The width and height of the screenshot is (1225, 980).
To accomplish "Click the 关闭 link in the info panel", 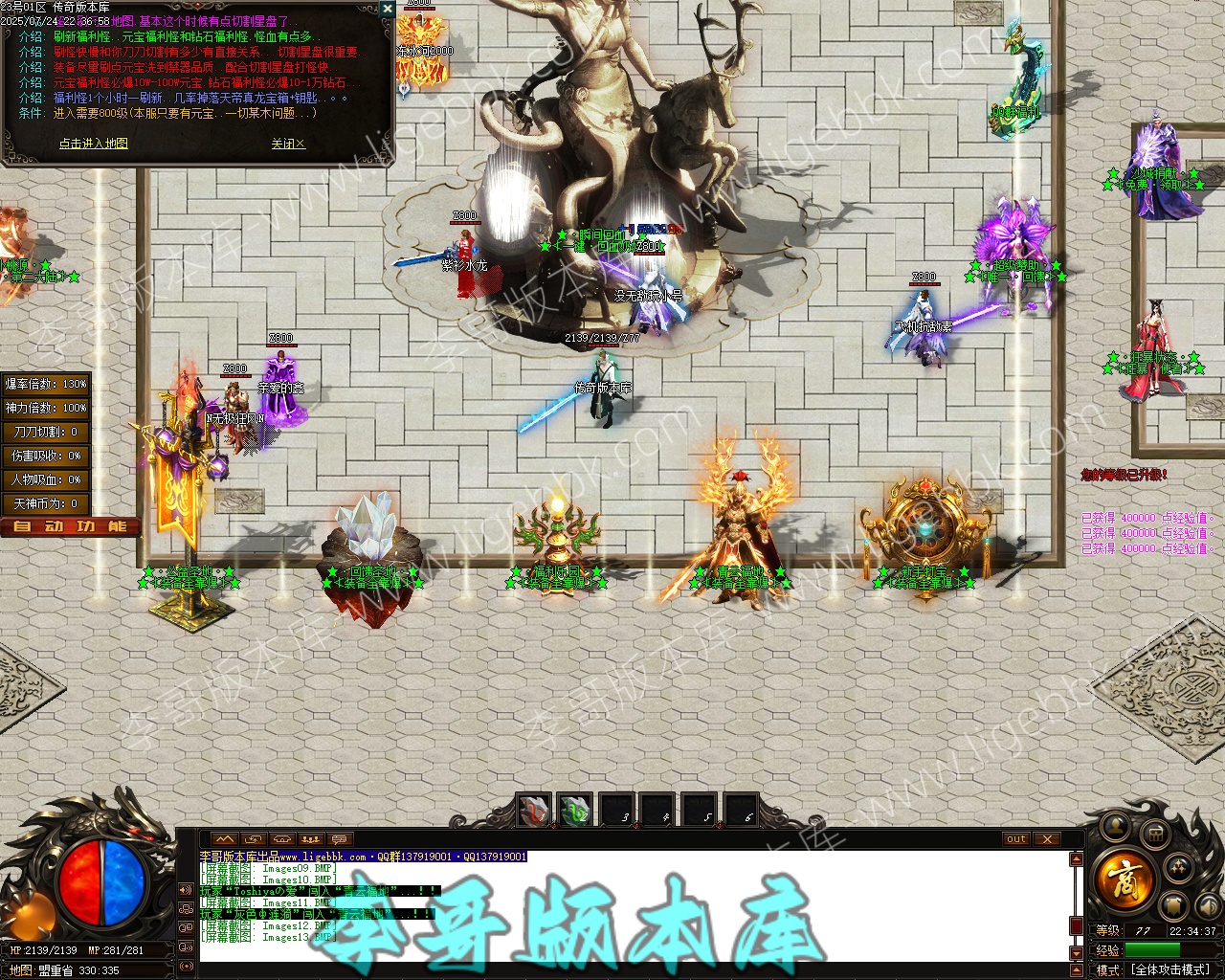I will point(287,144).
